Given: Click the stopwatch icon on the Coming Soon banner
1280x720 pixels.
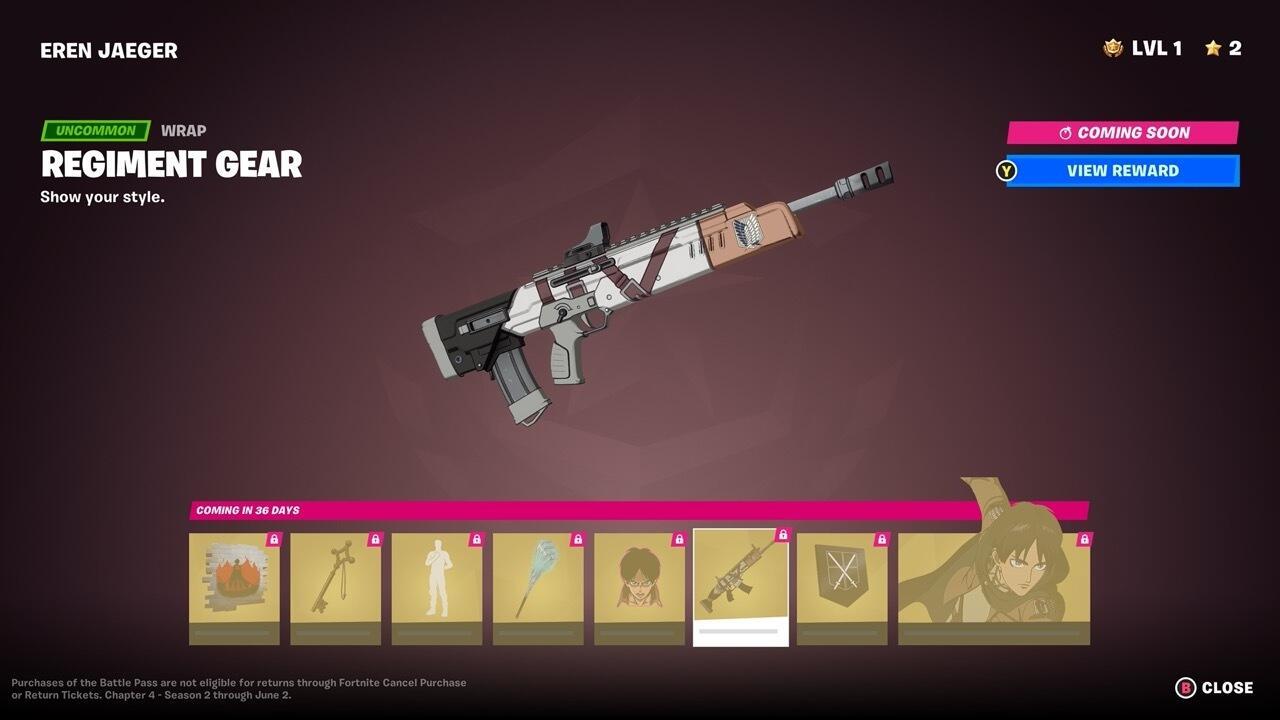Looking at the screenshot, I should click(1066, 133).
